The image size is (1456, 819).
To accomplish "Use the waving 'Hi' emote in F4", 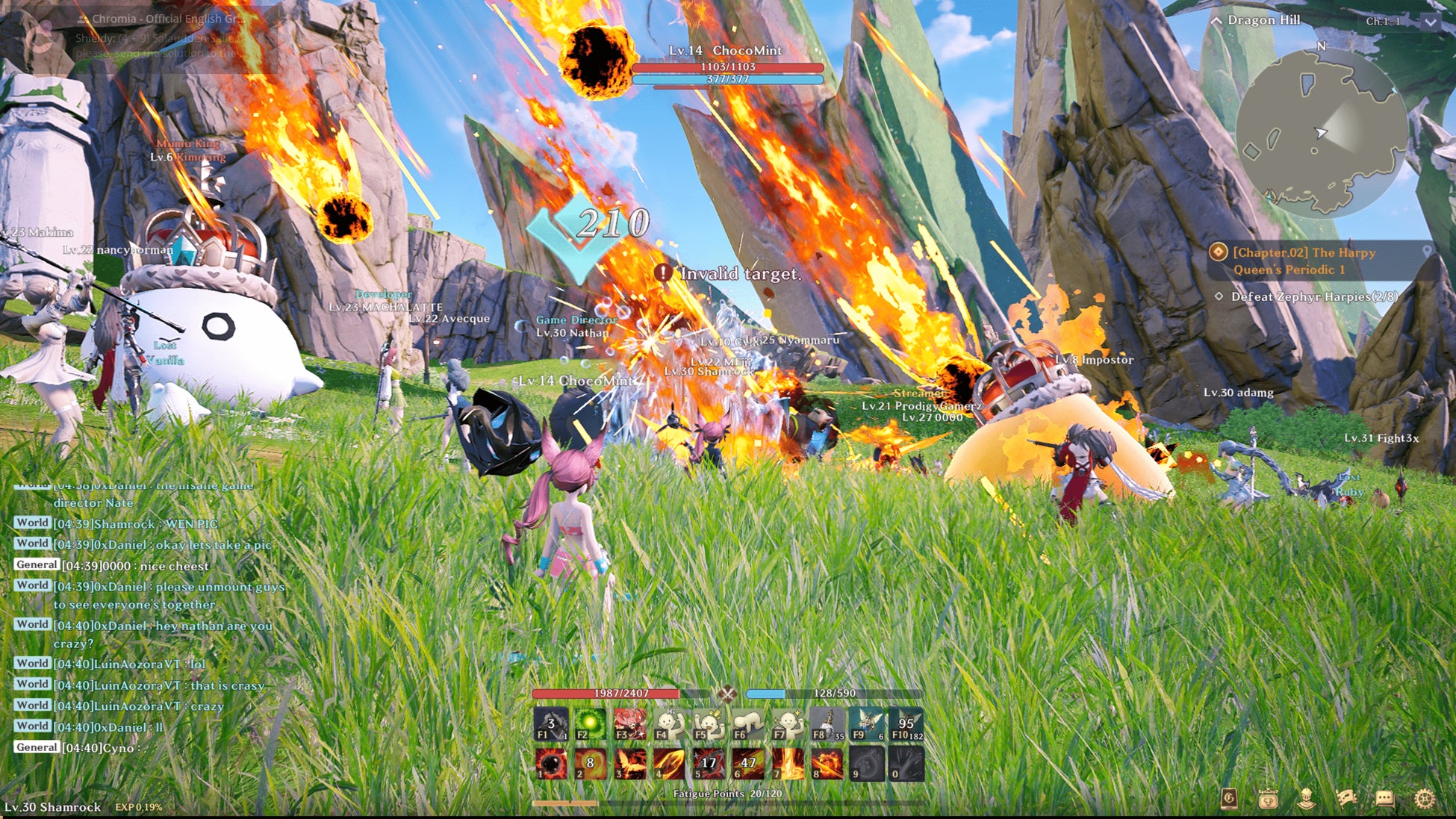I will 669,724.
